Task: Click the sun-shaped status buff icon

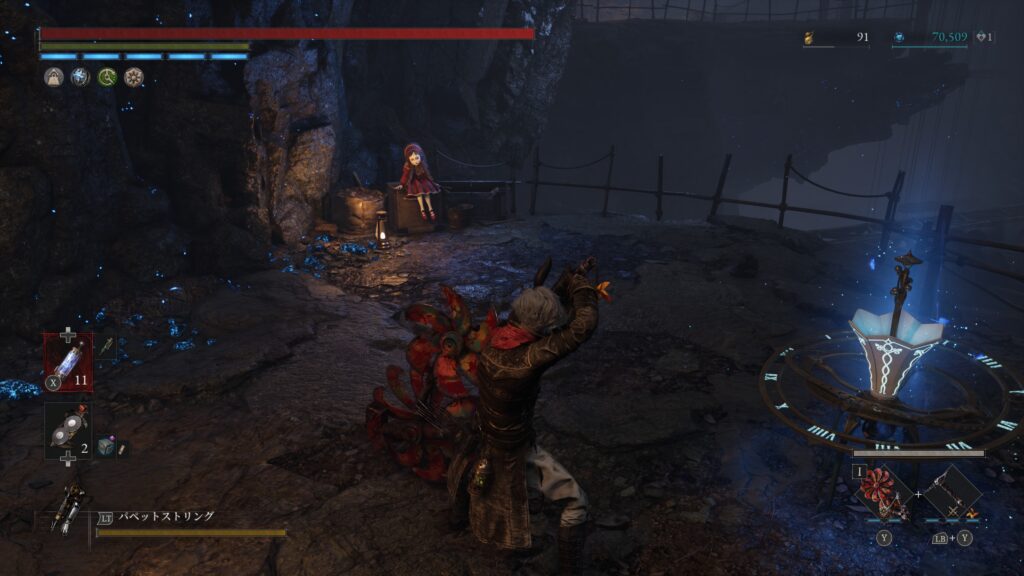Action: 133,77
